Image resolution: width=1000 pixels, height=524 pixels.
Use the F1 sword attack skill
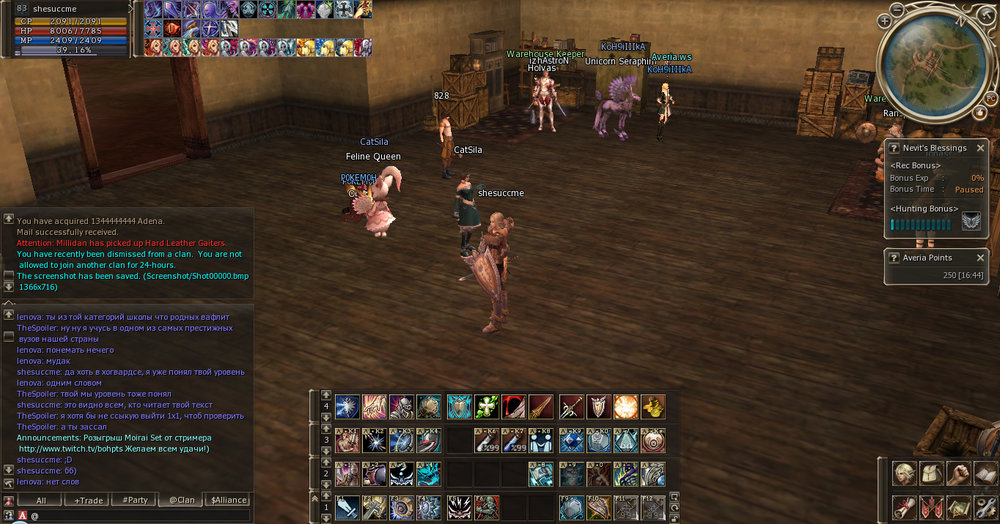tap(347, 507)
